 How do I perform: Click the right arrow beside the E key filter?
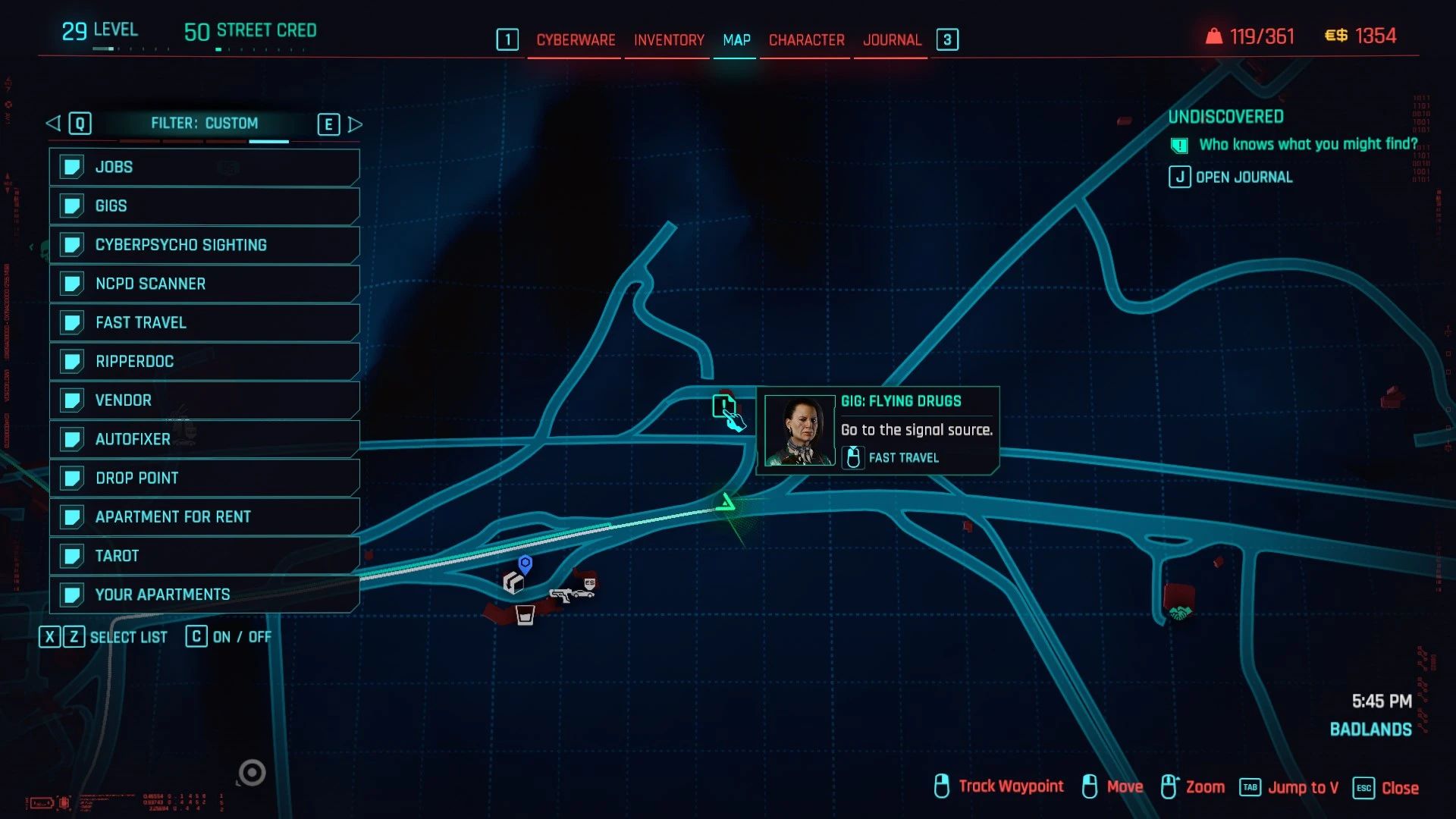tap(355, 123)
